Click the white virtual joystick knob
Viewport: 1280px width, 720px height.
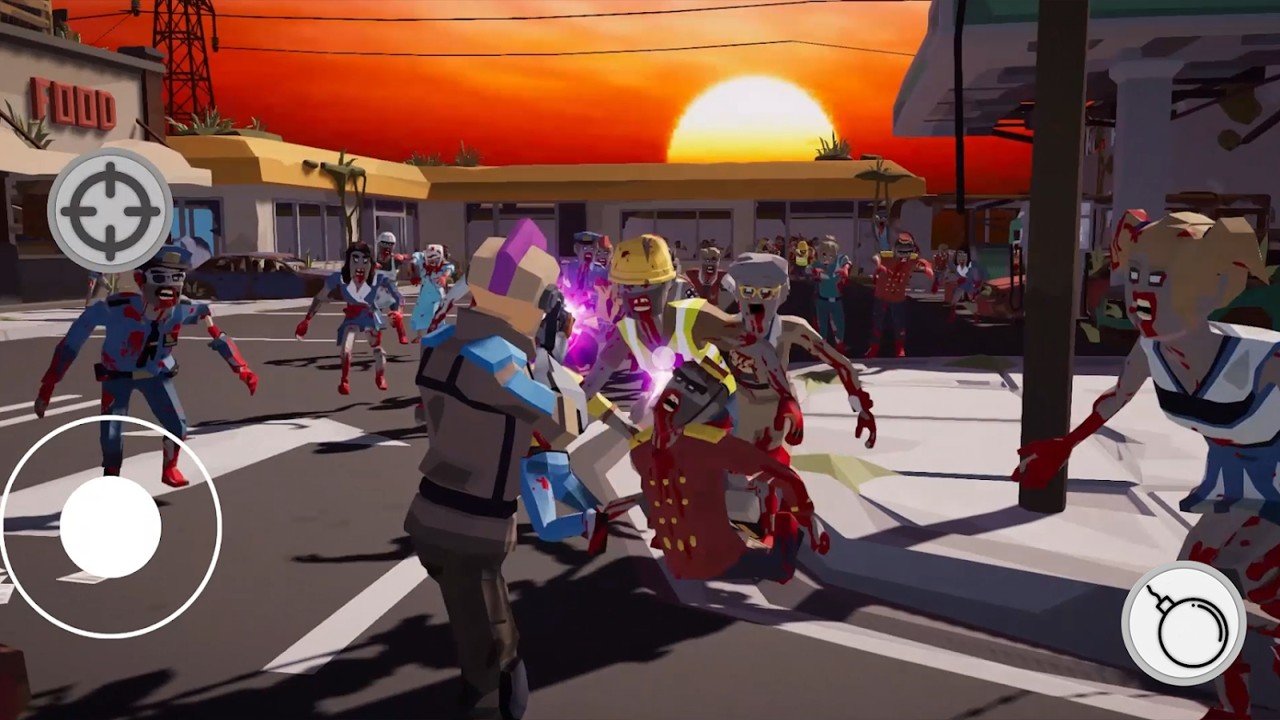tap(110, 527)
